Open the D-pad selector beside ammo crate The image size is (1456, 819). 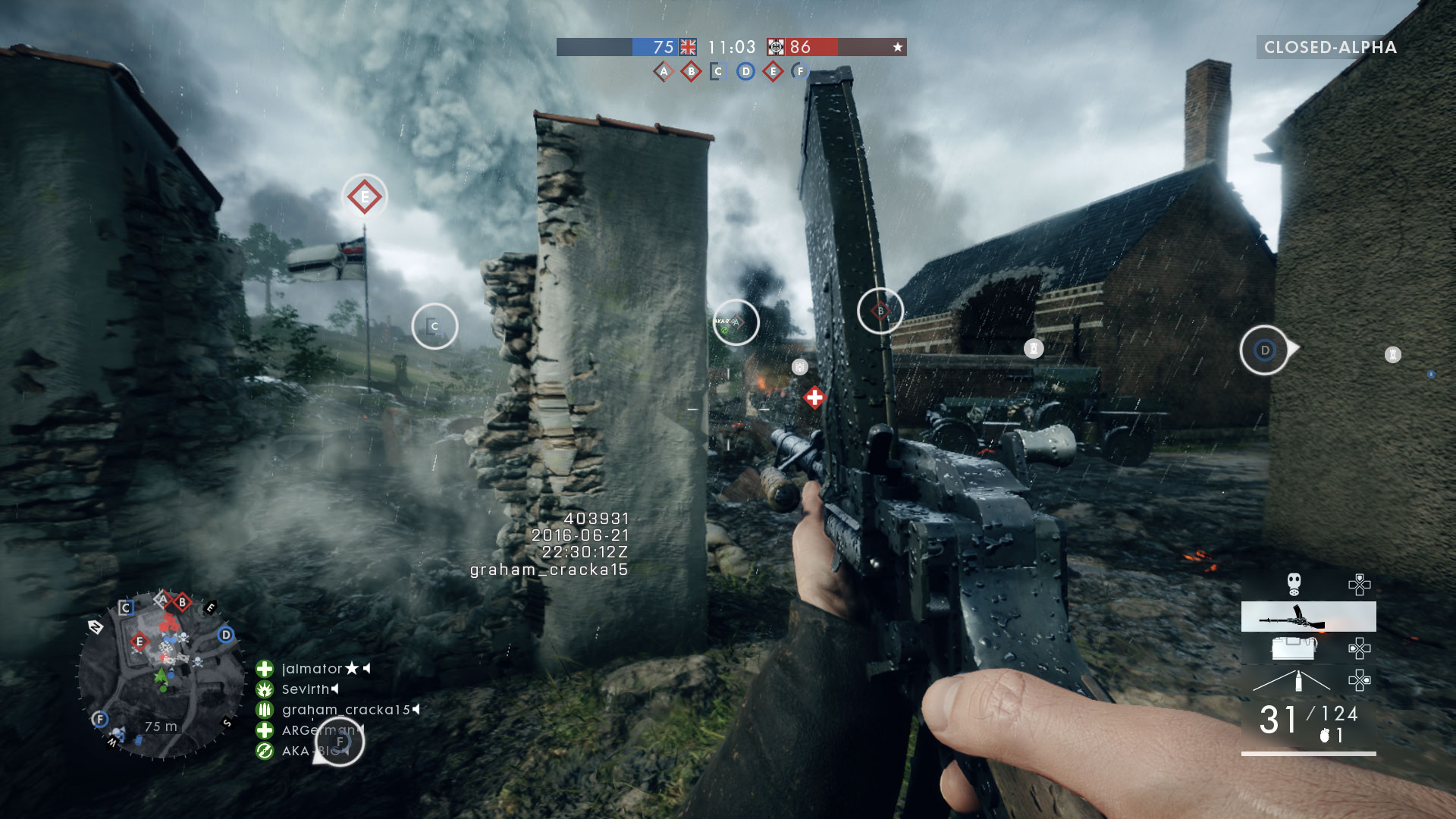tap(1360, 649)
